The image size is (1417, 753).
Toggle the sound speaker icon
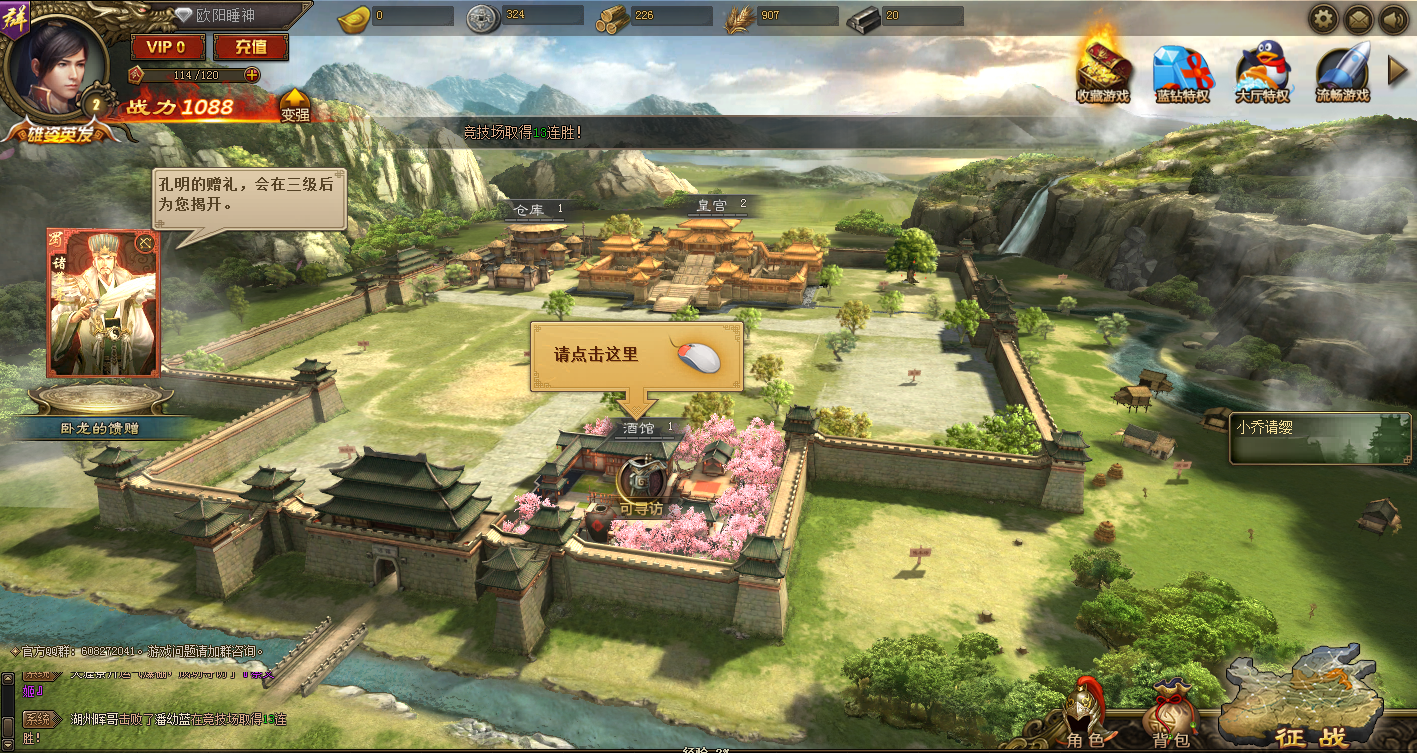coord(1392,18)
